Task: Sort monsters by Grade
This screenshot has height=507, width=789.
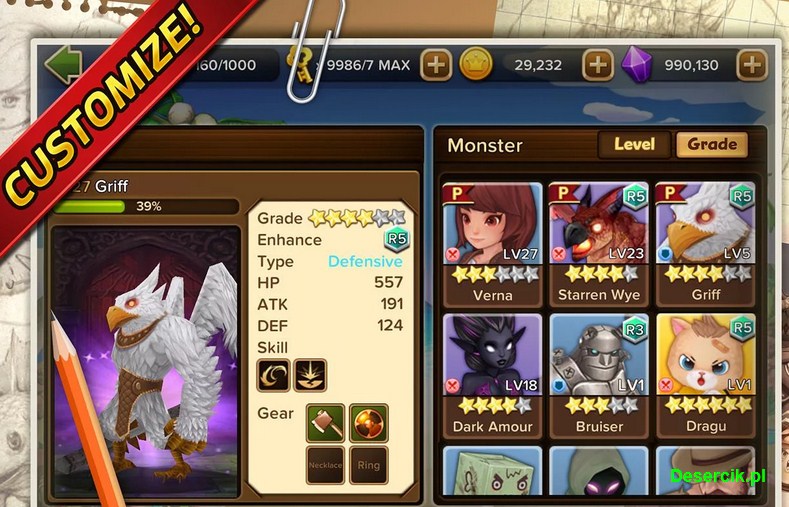Action: pyautogui.click(x=712, y=144)
